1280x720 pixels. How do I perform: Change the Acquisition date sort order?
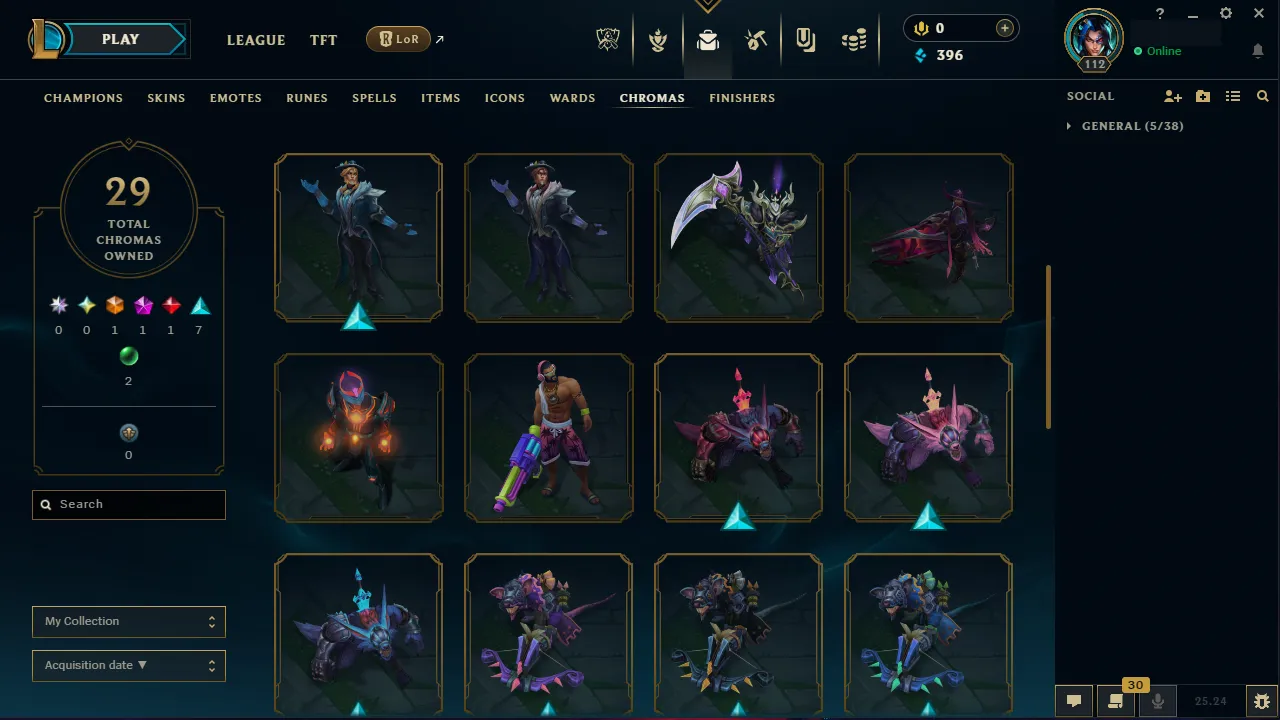click(128, 665)
